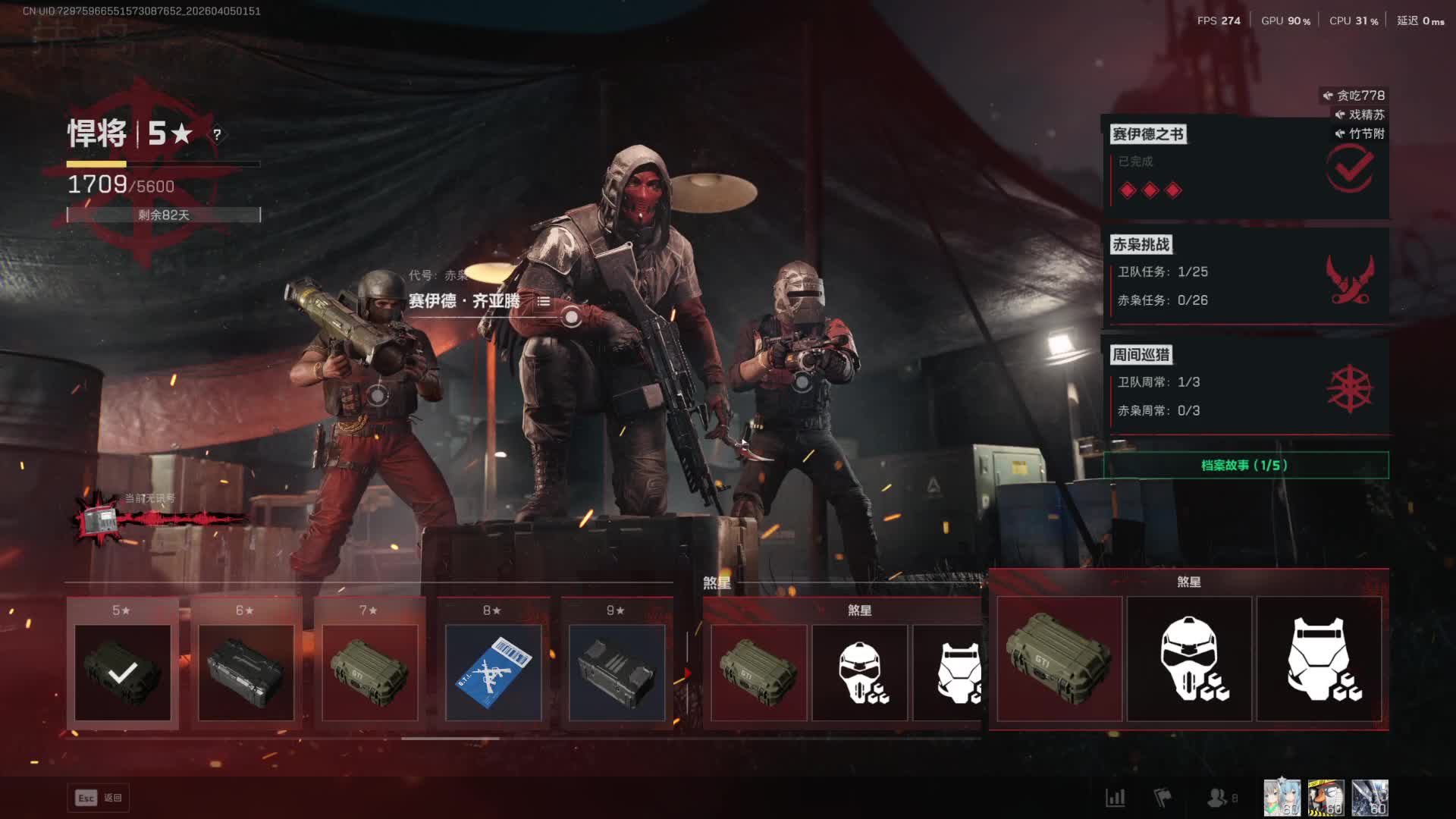Select the 7★ green crate reward
The image size is (1456, 819).
(369, 672)
